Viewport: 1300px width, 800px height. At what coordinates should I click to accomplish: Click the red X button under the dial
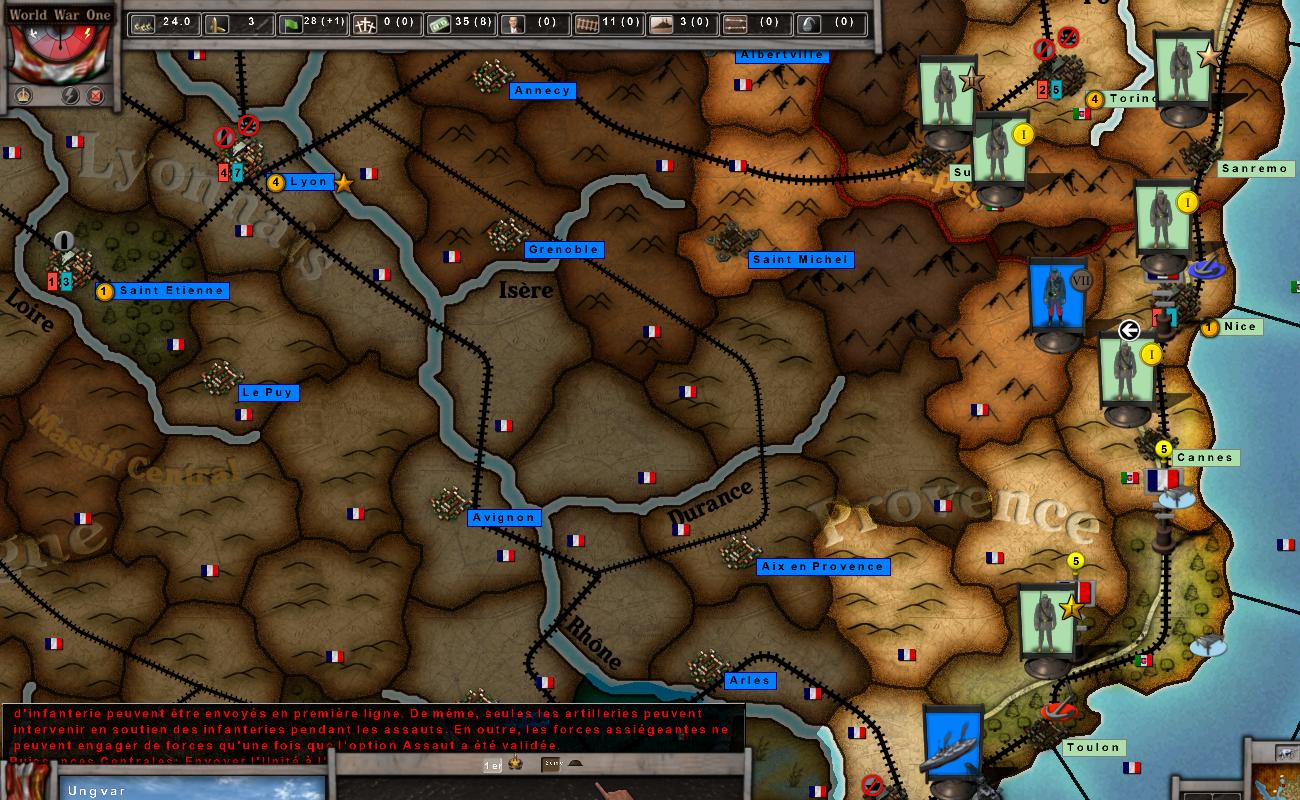96,96
